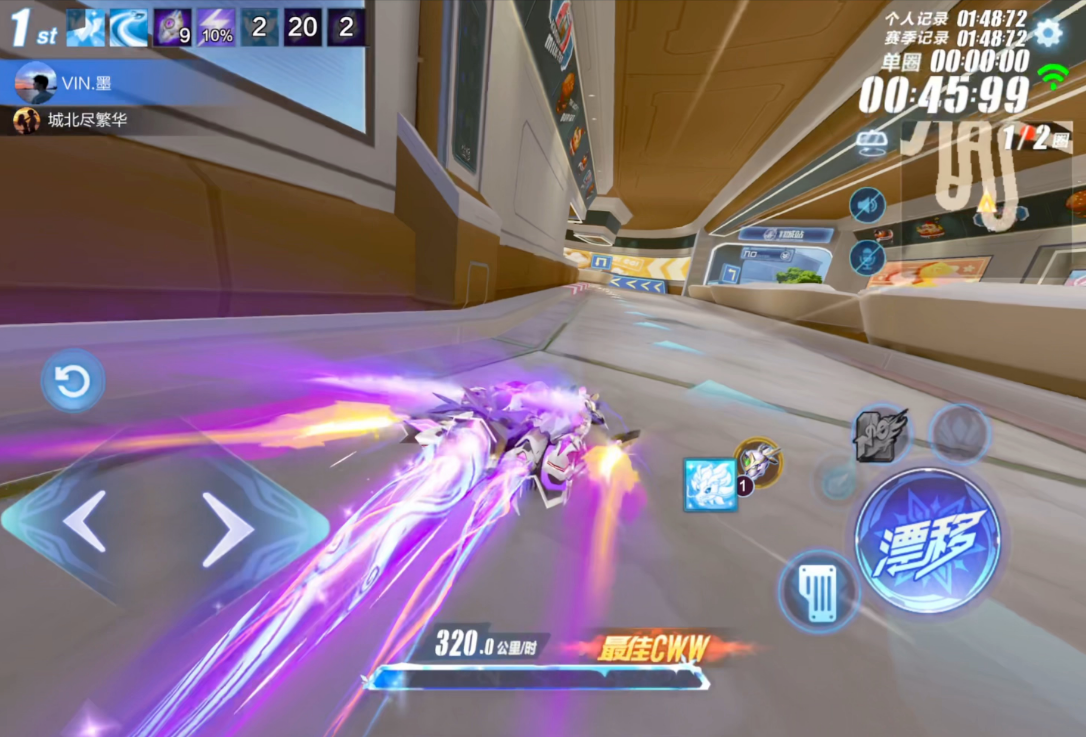Use the white dragon item card
This screenshot has height=737, width=1086.
click(x=711, y=485)
